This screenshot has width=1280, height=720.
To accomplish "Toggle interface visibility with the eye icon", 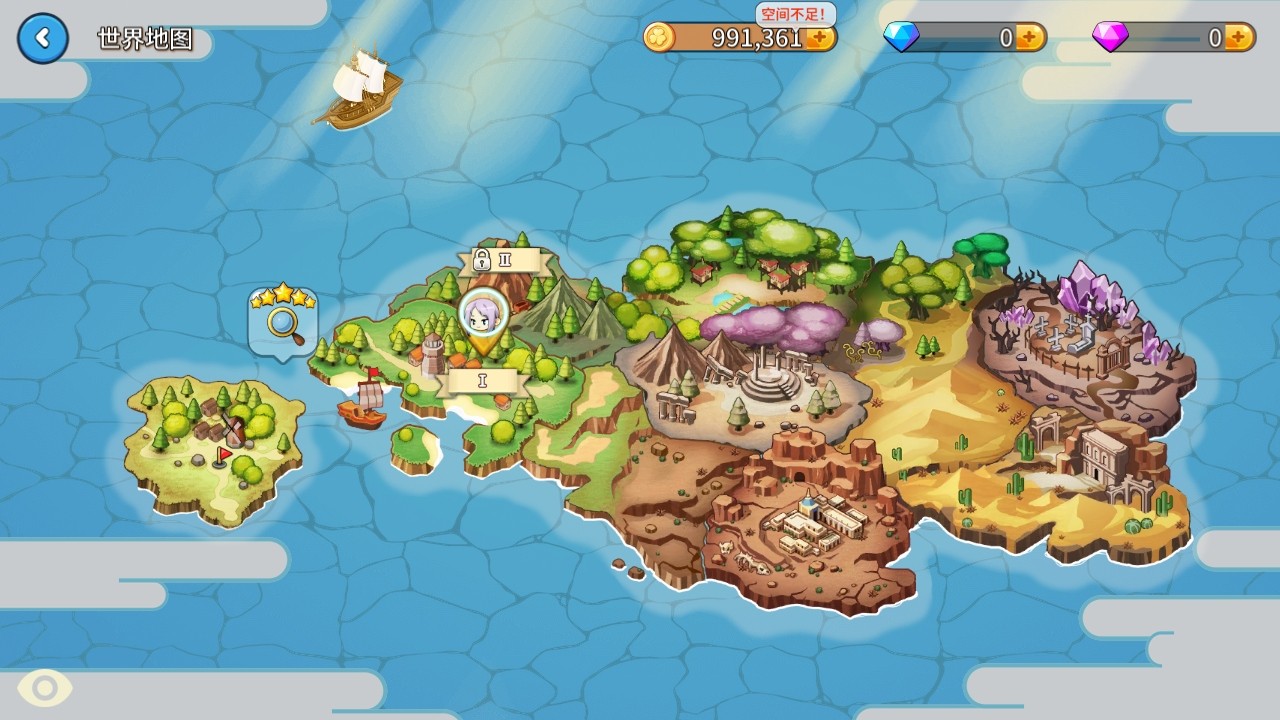I will point(45,688).
